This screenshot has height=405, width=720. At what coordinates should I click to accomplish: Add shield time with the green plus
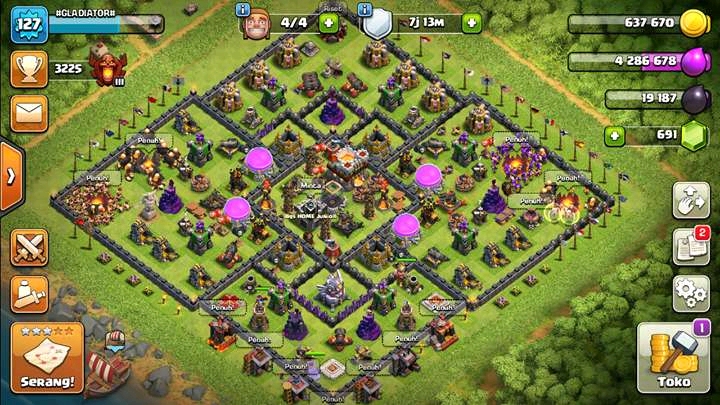(x=471, y=22)
